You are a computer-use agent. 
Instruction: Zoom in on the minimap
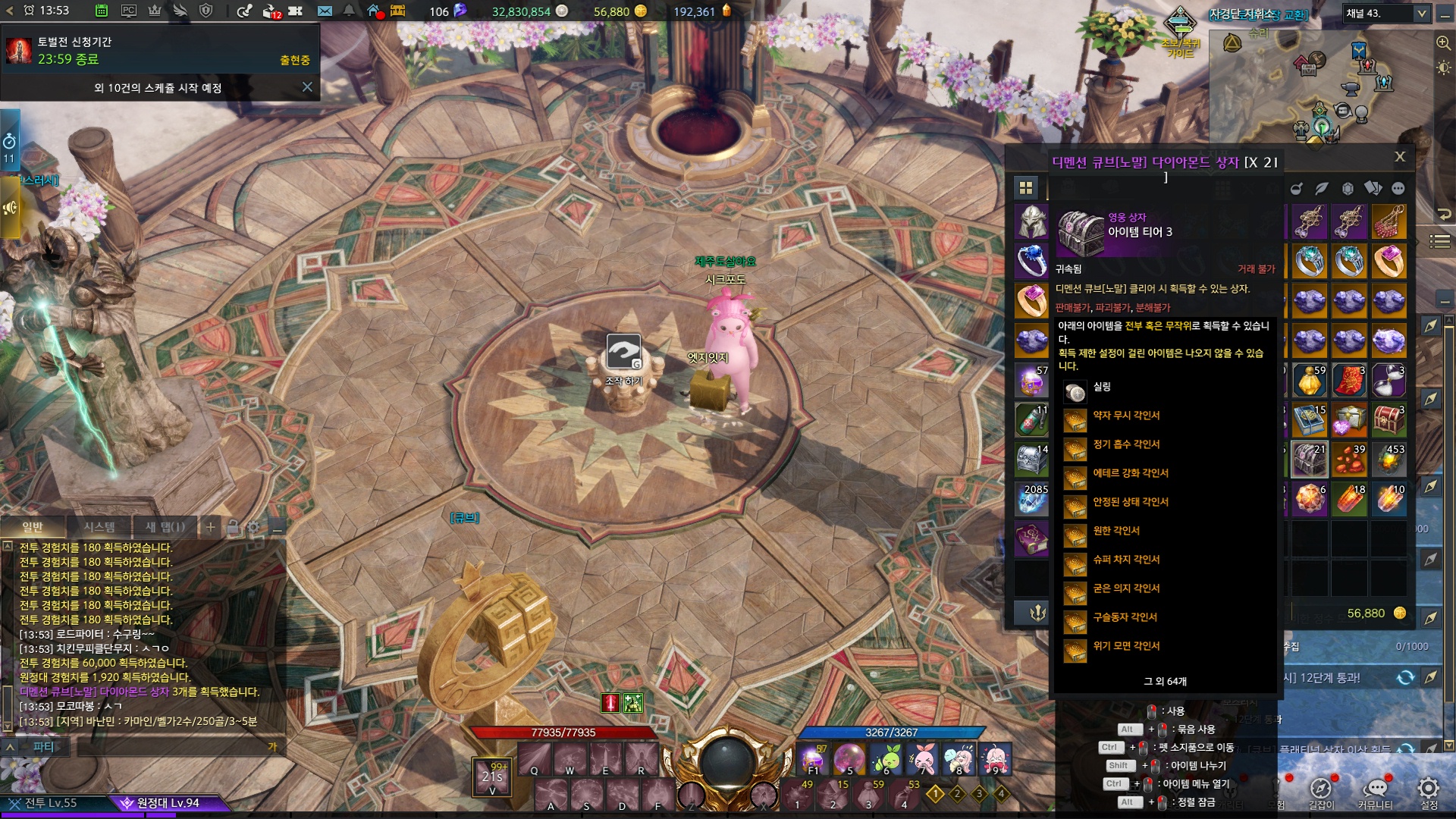click(x=1443, y=43)
